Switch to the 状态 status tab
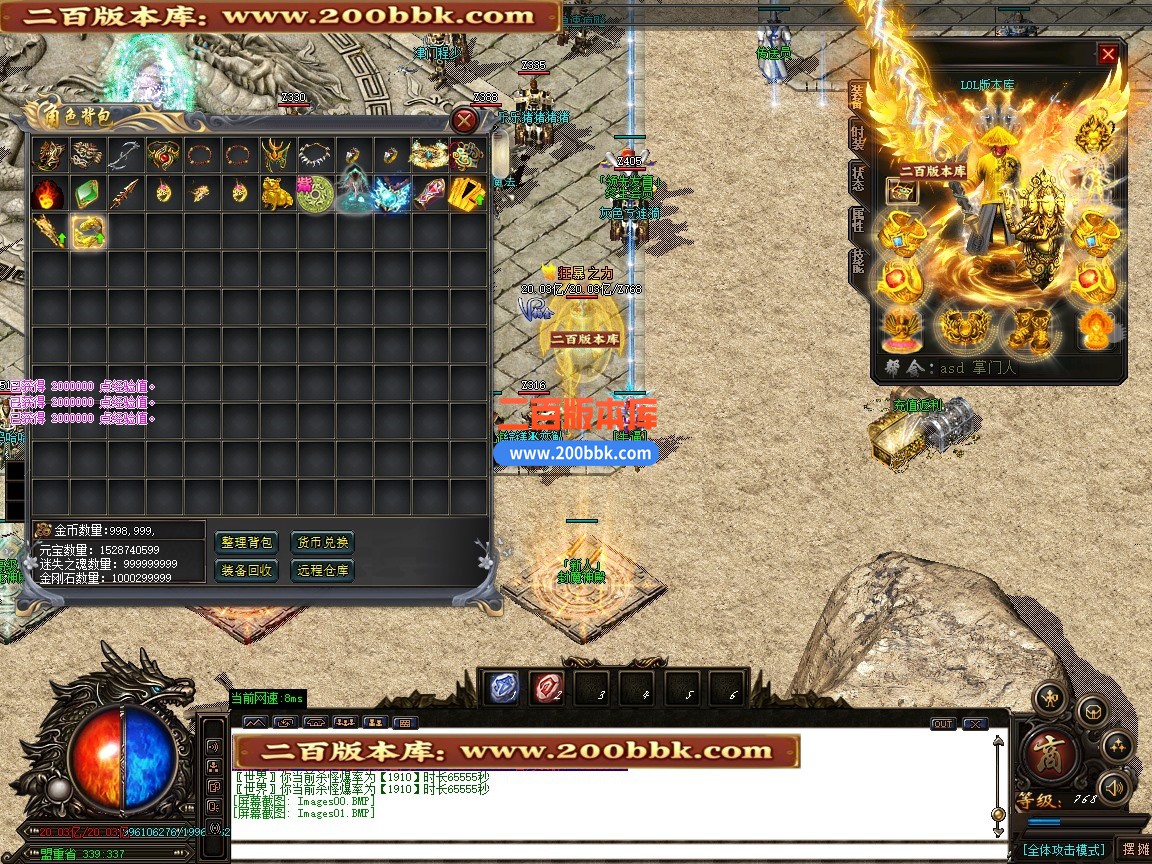Image resolution: width=1152 pixels, height=864 pixels. [857, 181]
